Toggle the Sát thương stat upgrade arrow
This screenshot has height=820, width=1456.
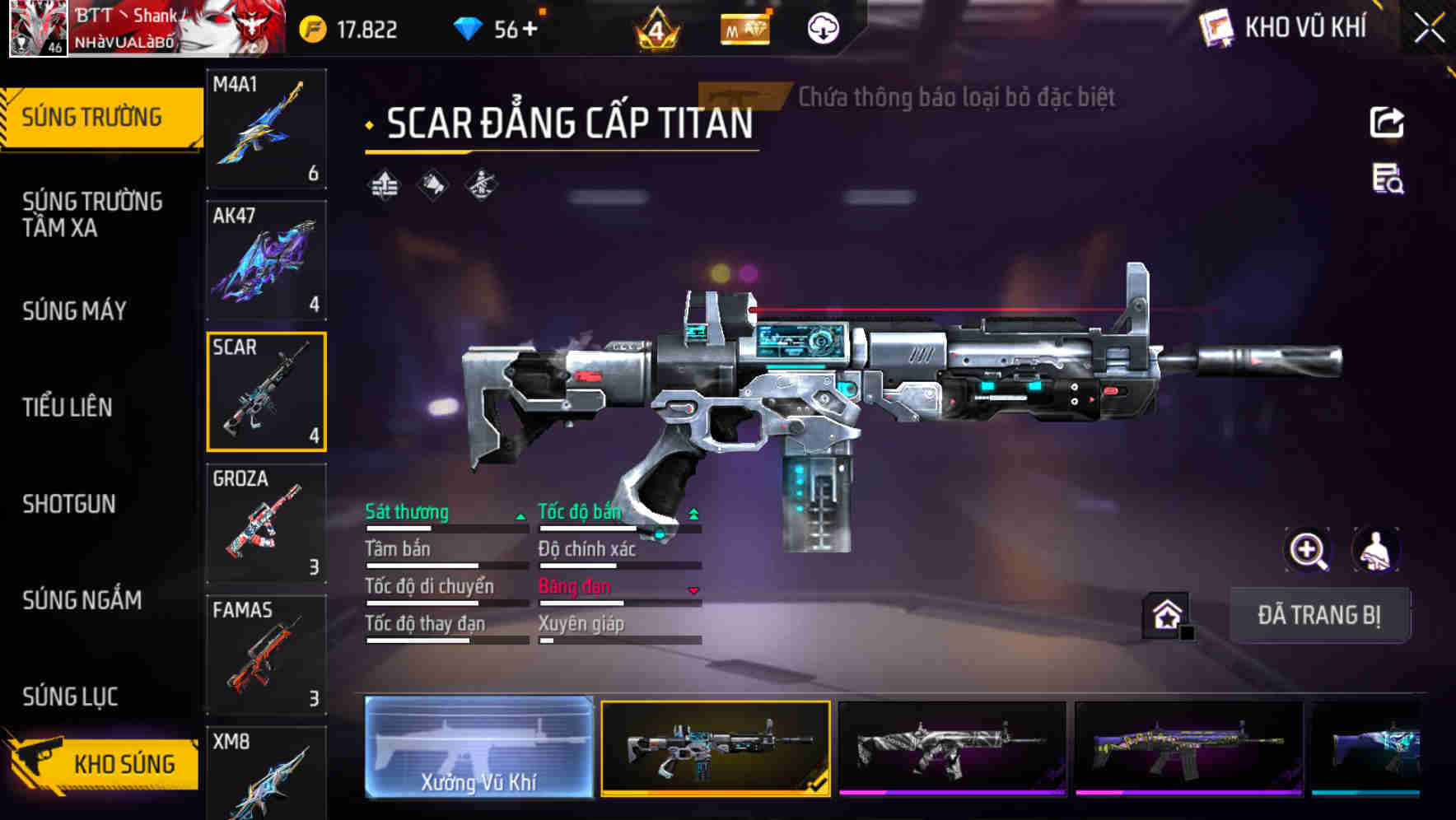520,515
